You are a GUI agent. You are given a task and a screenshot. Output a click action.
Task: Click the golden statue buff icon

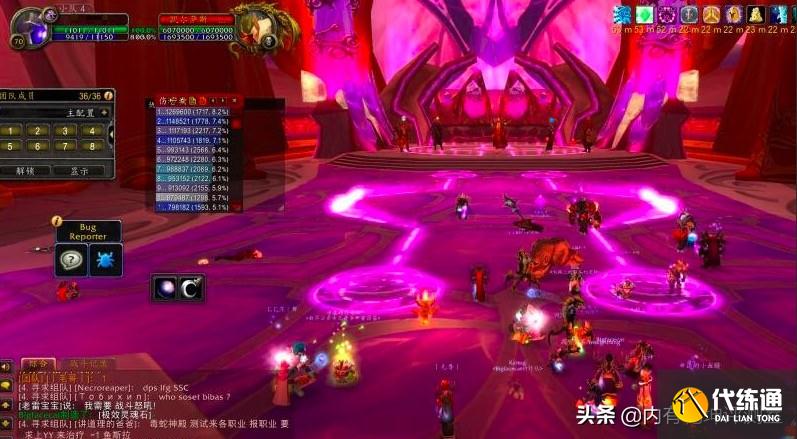click(x=755, y=14)
